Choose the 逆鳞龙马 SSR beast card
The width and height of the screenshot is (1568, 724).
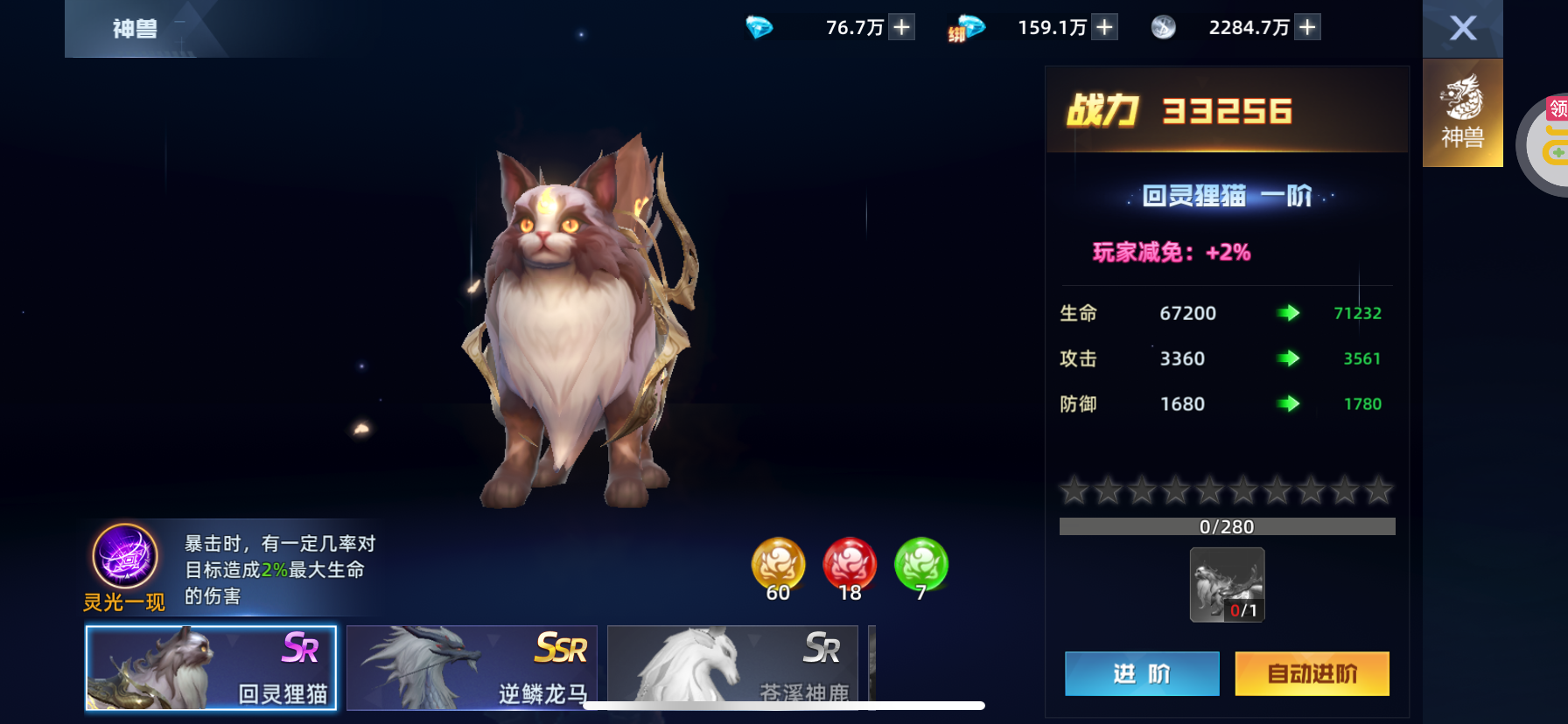tap(472, 667)
